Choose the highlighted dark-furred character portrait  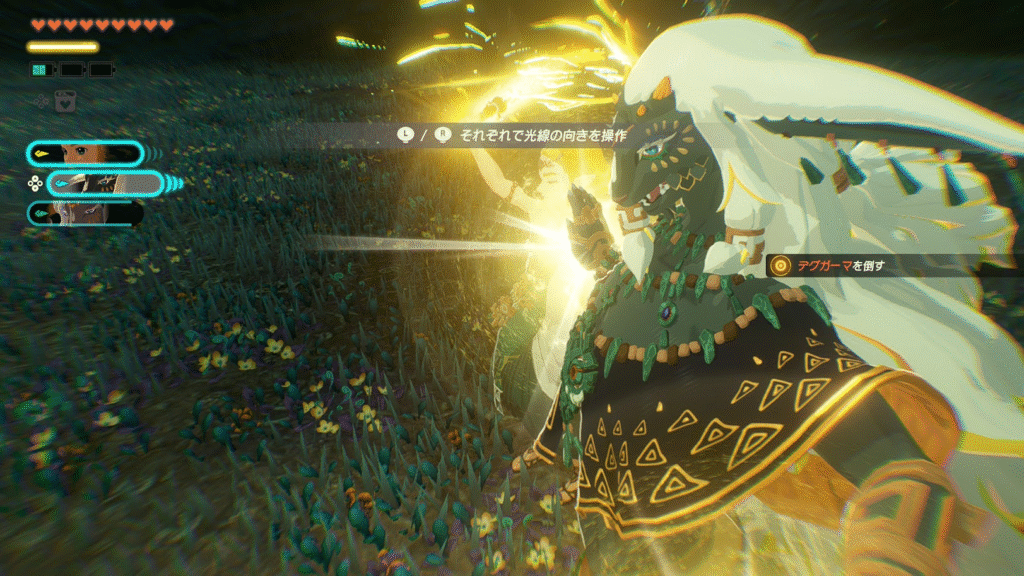106,183
